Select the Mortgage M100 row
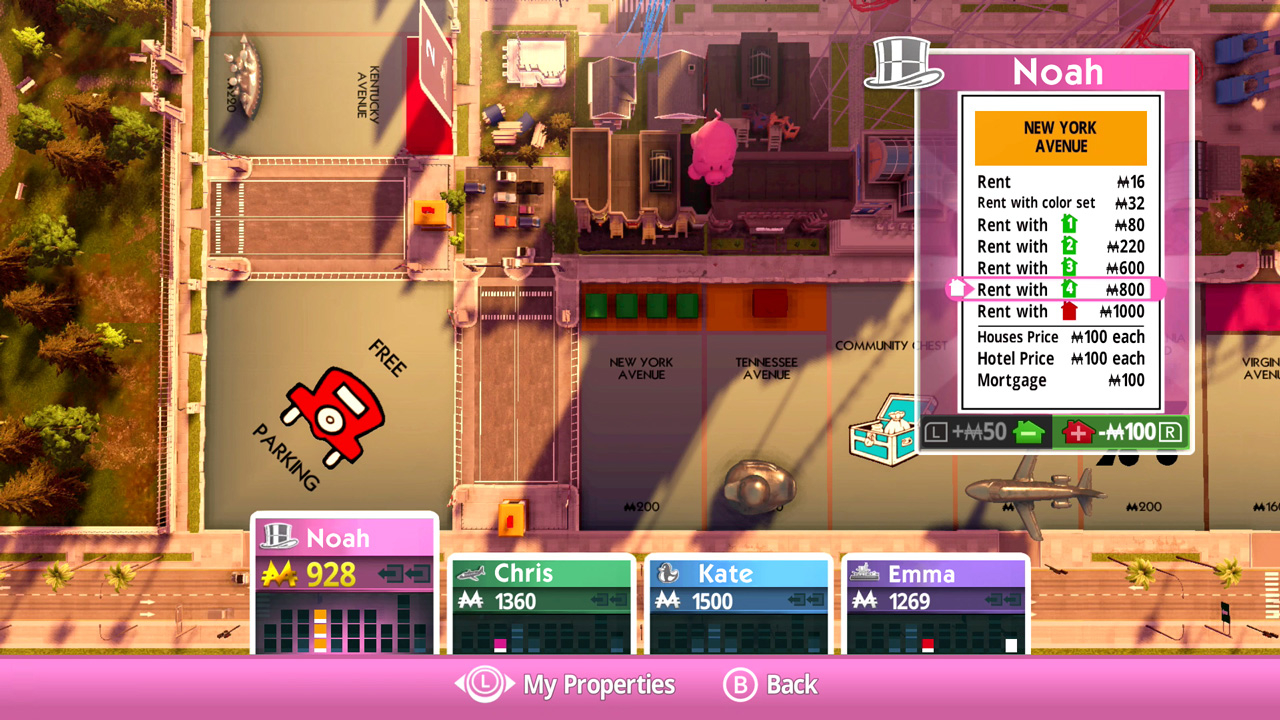Screen dimensions: 1280x720 [1060, 380]
